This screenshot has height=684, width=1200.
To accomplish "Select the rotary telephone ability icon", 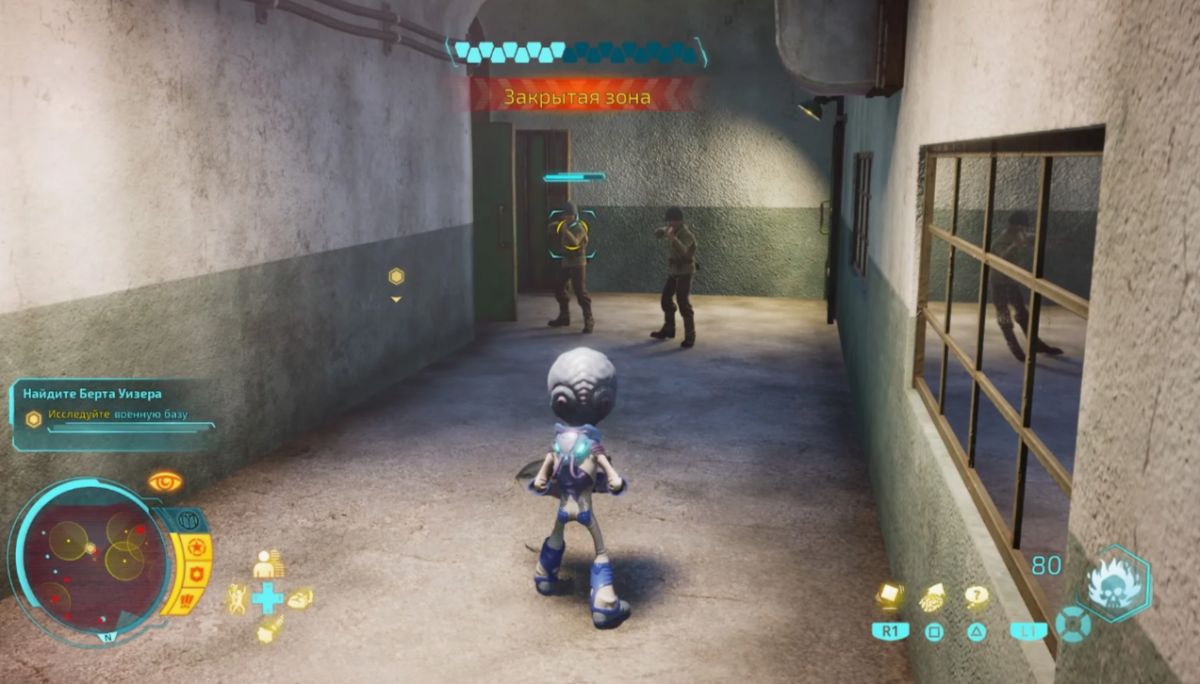I will pyautogui.click(x=299, y=598).
